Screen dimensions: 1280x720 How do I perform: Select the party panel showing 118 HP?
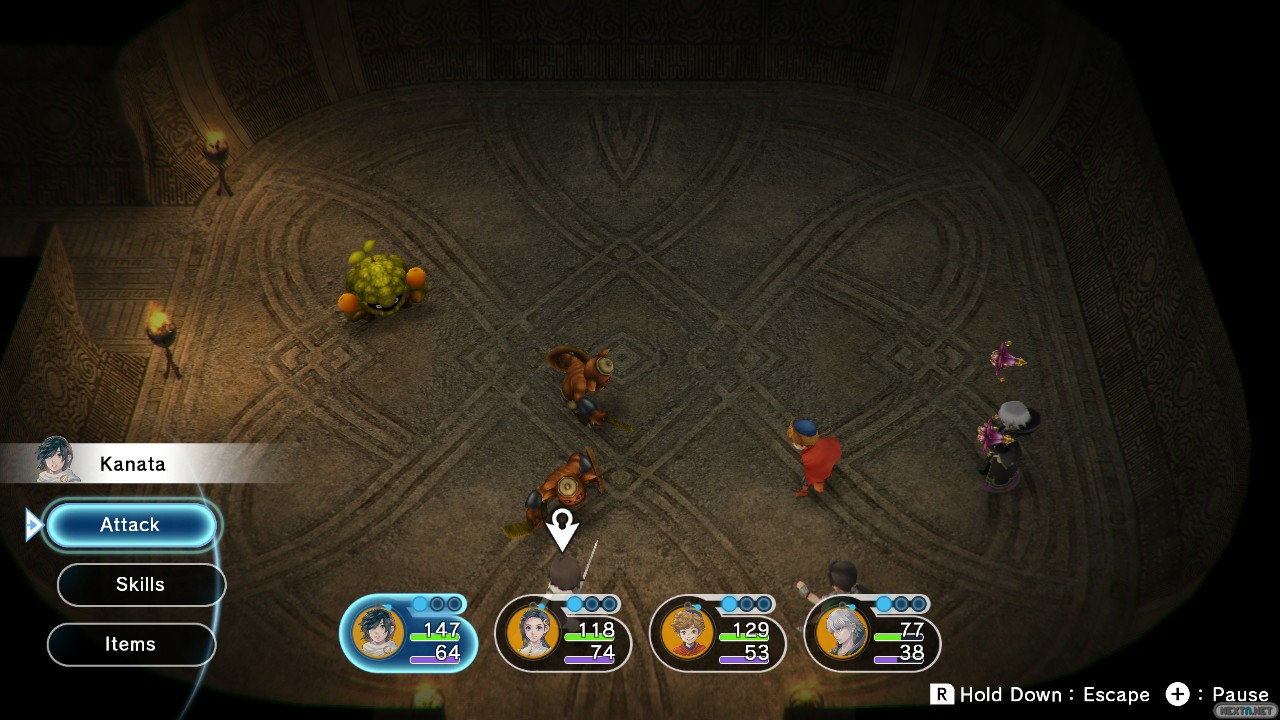[x=563, y=636]
